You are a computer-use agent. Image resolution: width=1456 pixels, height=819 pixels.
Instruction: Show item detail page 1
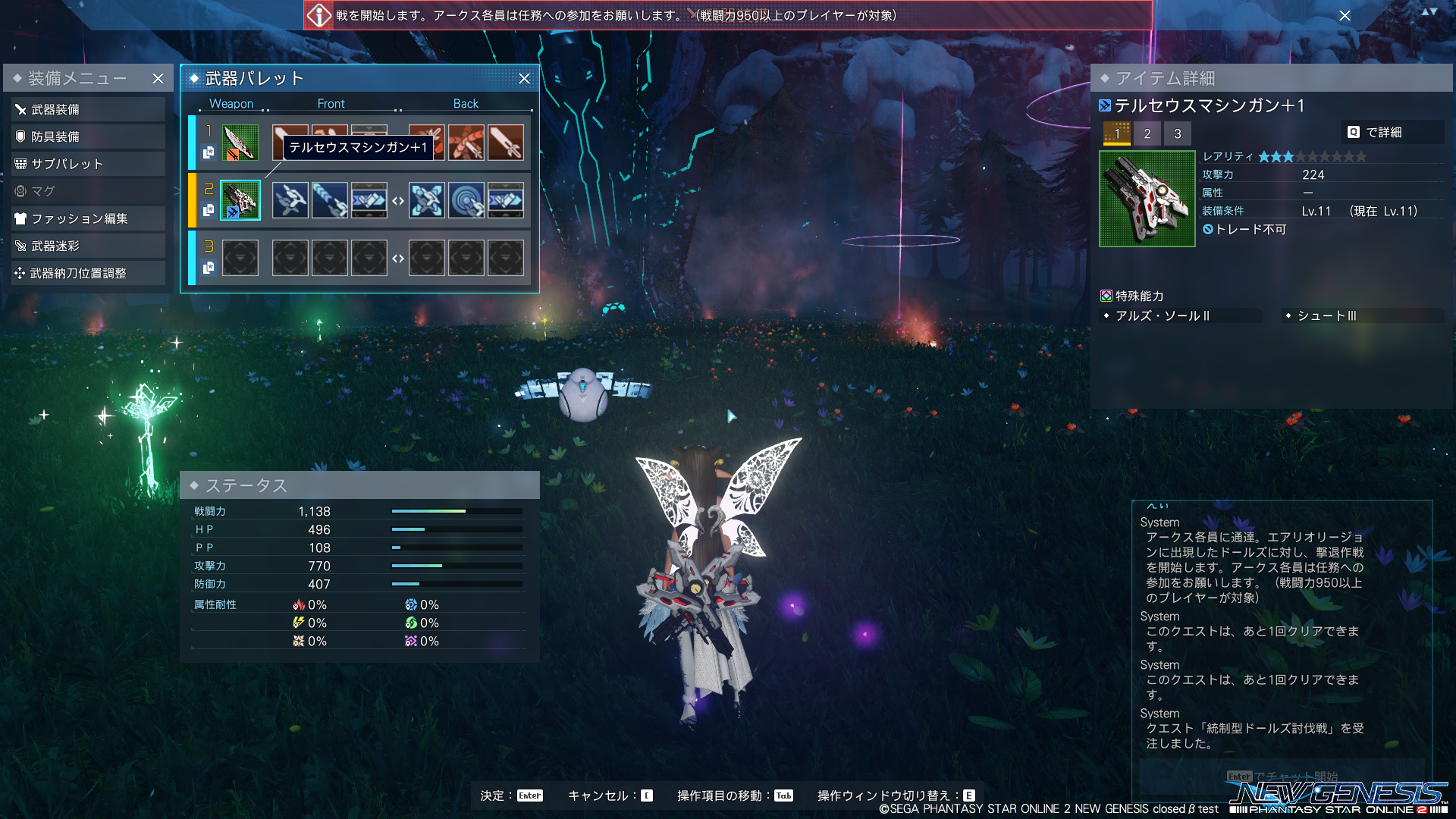coord(1116,133)
